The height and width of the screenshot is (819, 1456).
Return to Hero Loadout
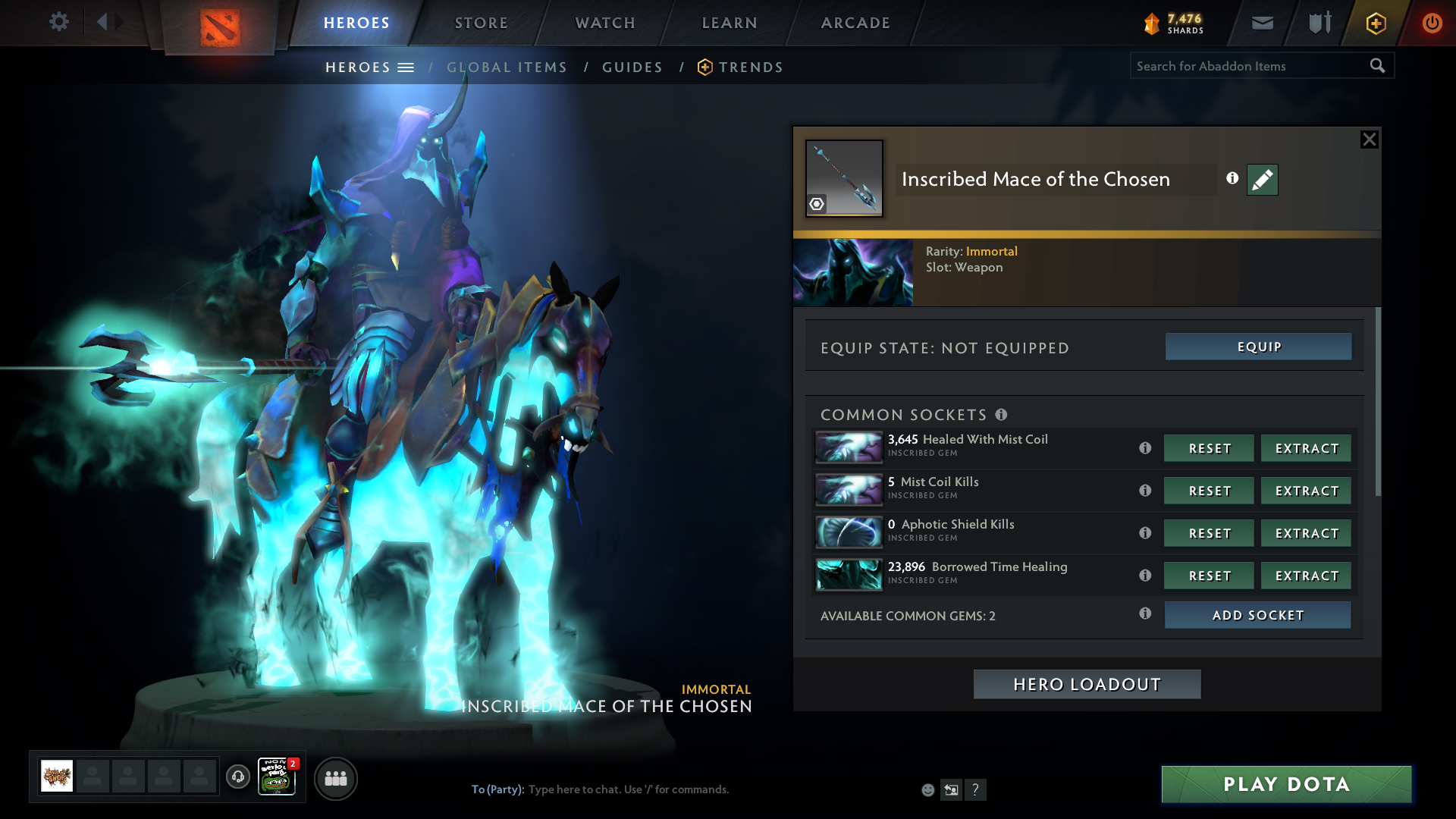1087,684
